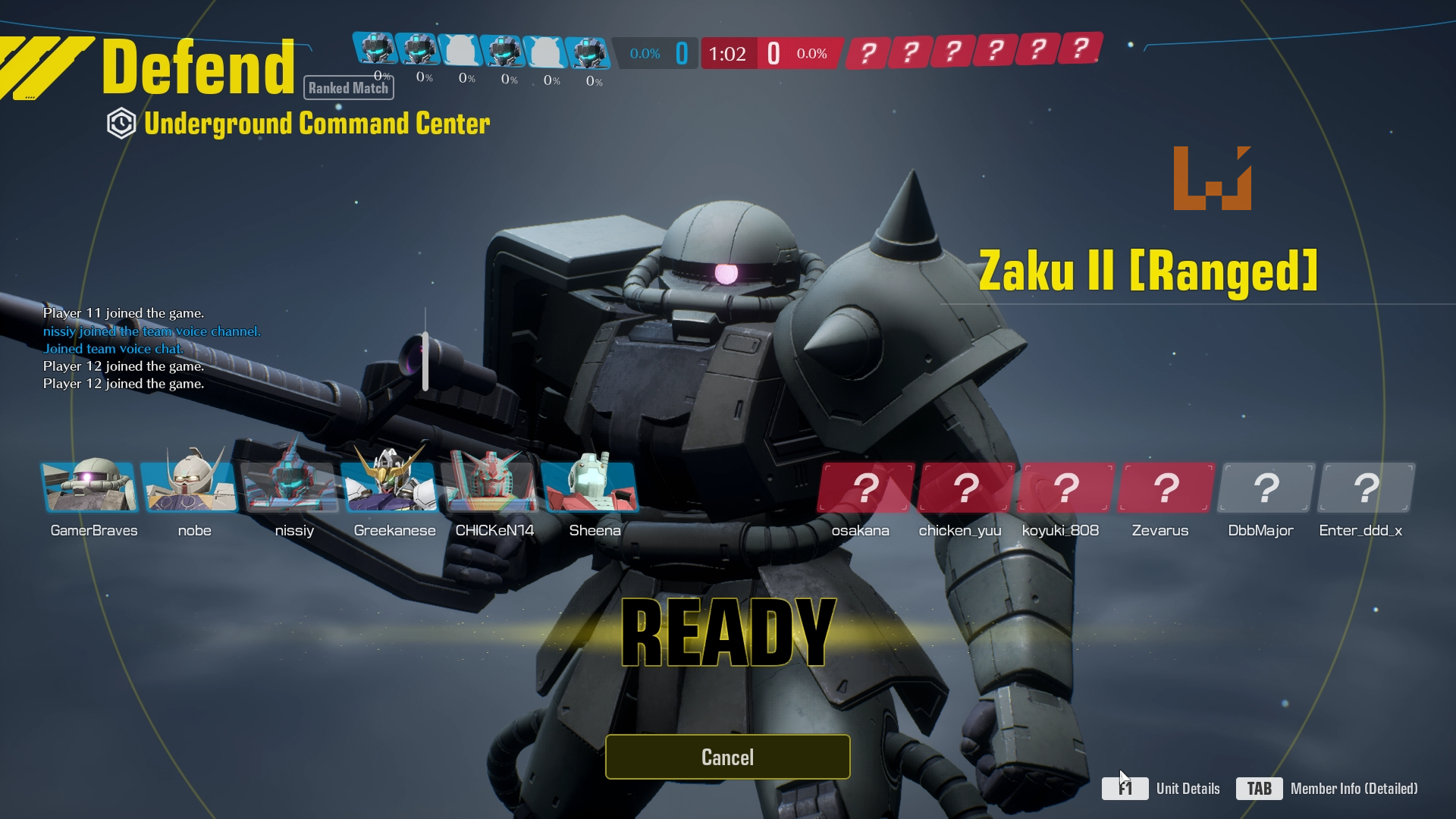The width and height of the screenshot is (1456, 819).
Task: Select DbbMajor's grey unknown card
Action: (x=1266, y=488)
